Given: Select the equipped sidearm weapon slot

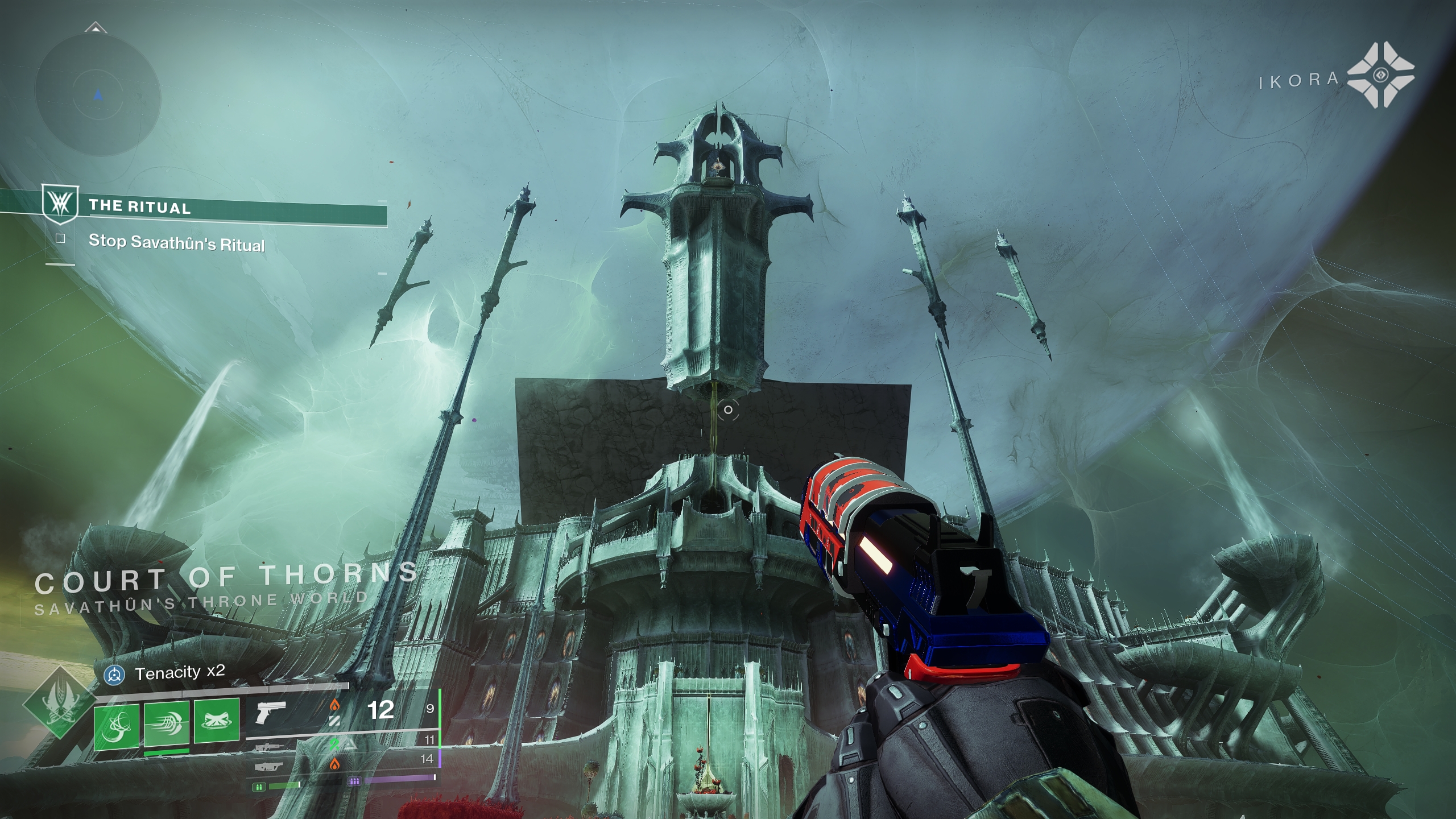Looking at the screenshot, I should click(270, 712).
